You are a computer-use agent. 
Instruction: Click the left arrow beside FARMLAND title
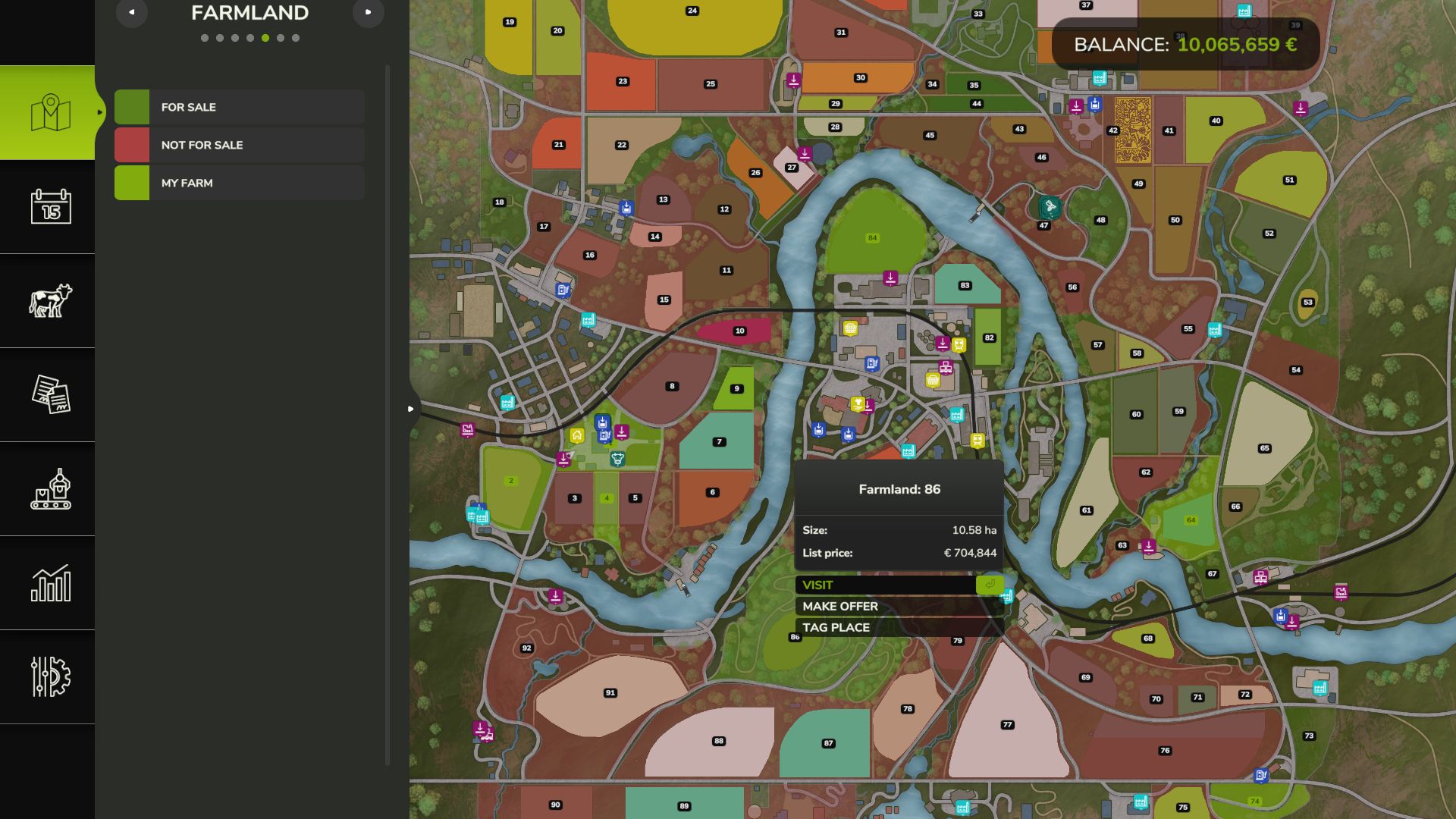pos(132,13)
